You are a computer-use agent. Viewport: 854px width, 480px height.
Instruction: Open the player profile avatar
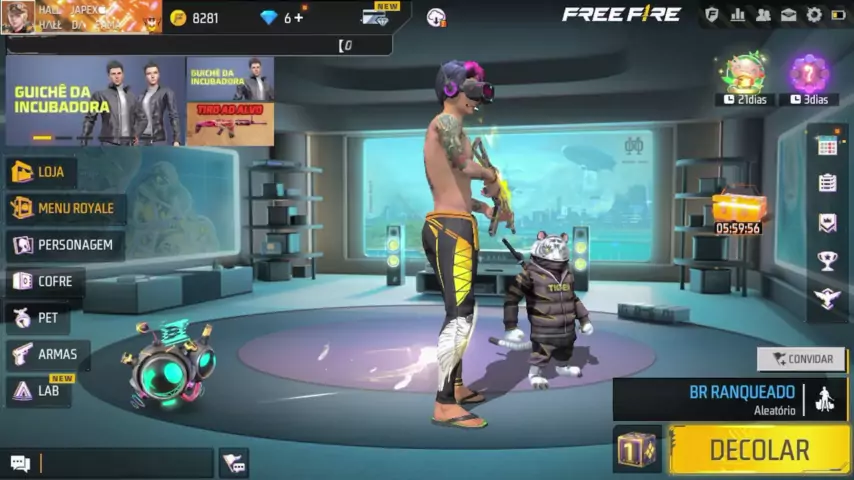point(18,17)
